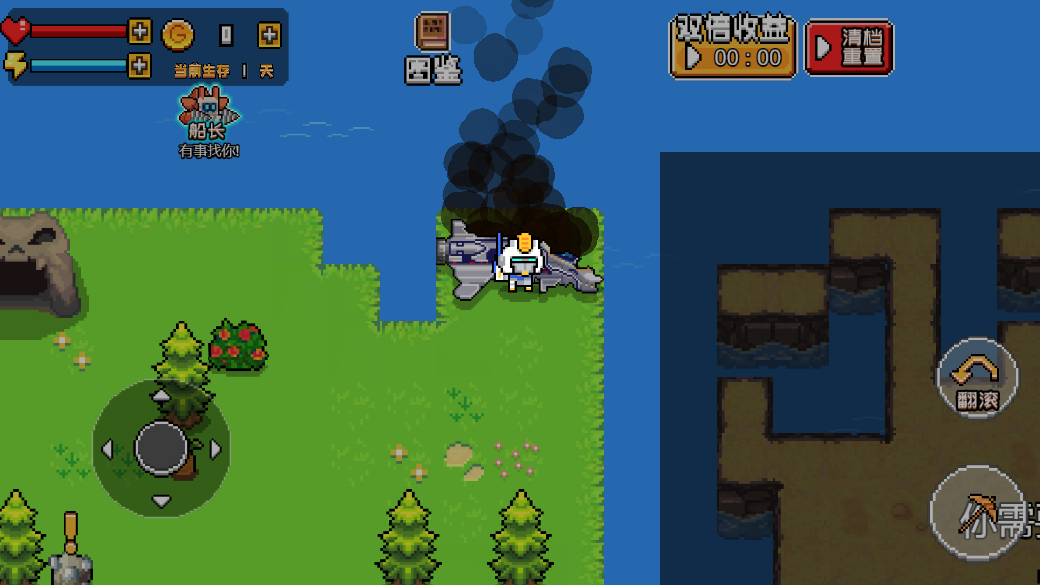Tap the red 清档重置 reset button
Image resolution: width=1040 pixels, height=585 pixels.
click(x=848, y=47)
